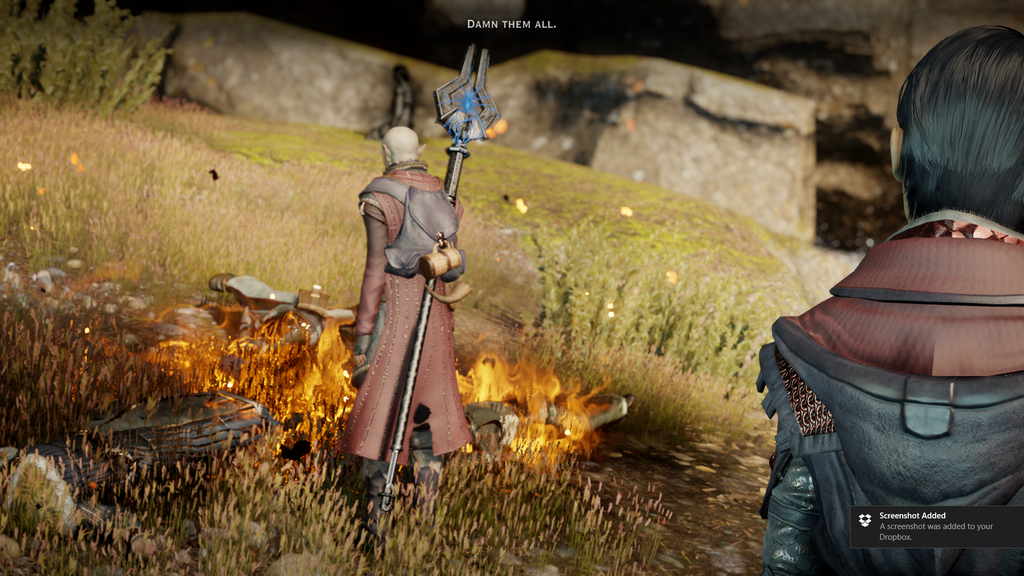Viewport: 1024px width, 576px height.
Task: Open the Dropbox Screenshot Added notification
Action: (937, 525)
